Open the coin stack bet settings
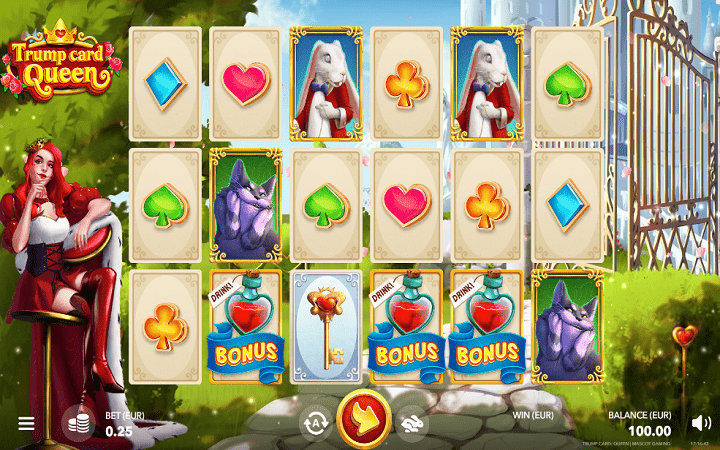Viewport: 720px width, 450px height. (78, 423)
